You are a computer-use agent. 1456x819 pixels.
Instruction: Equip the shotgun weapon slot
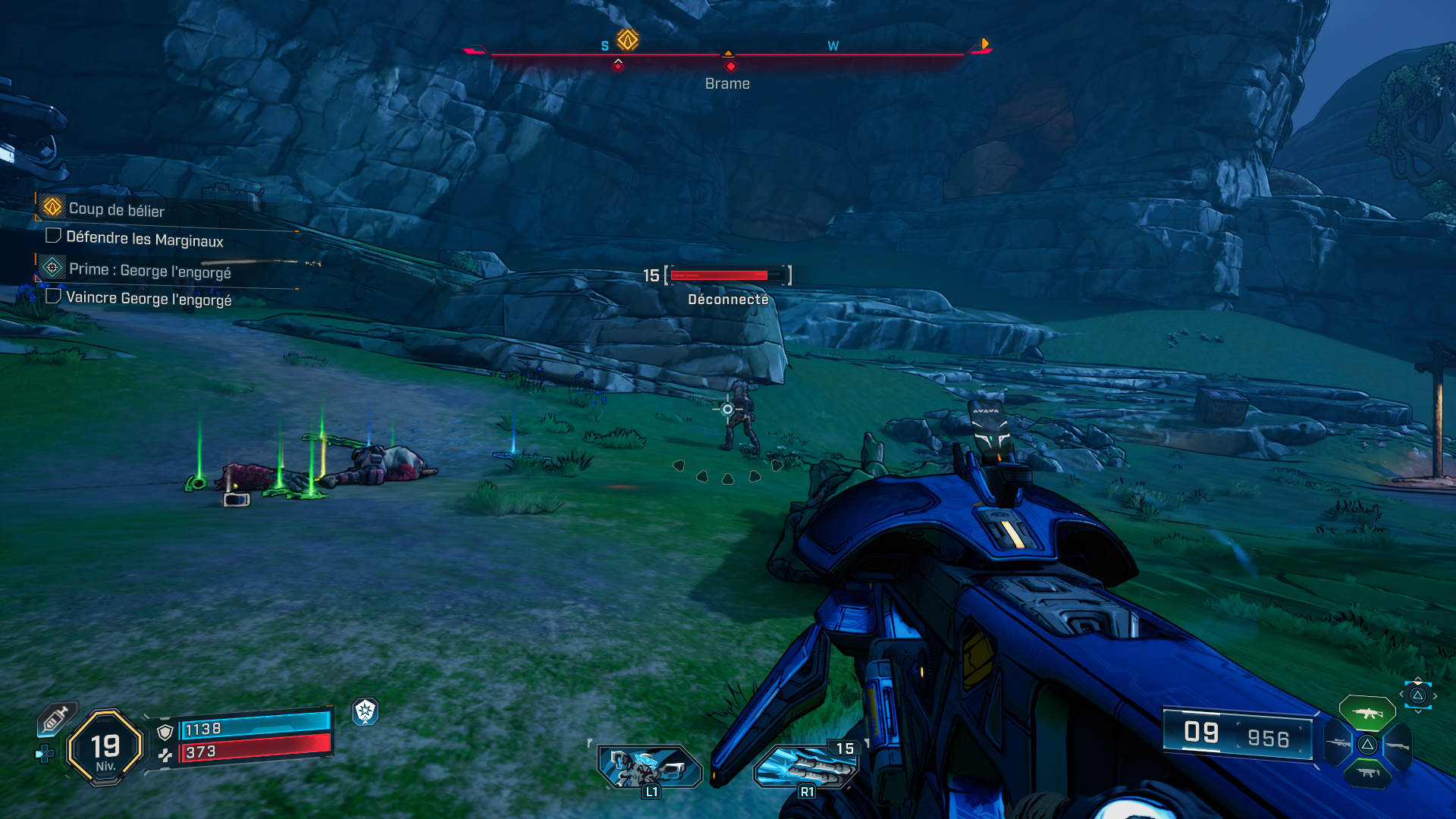1397,745
